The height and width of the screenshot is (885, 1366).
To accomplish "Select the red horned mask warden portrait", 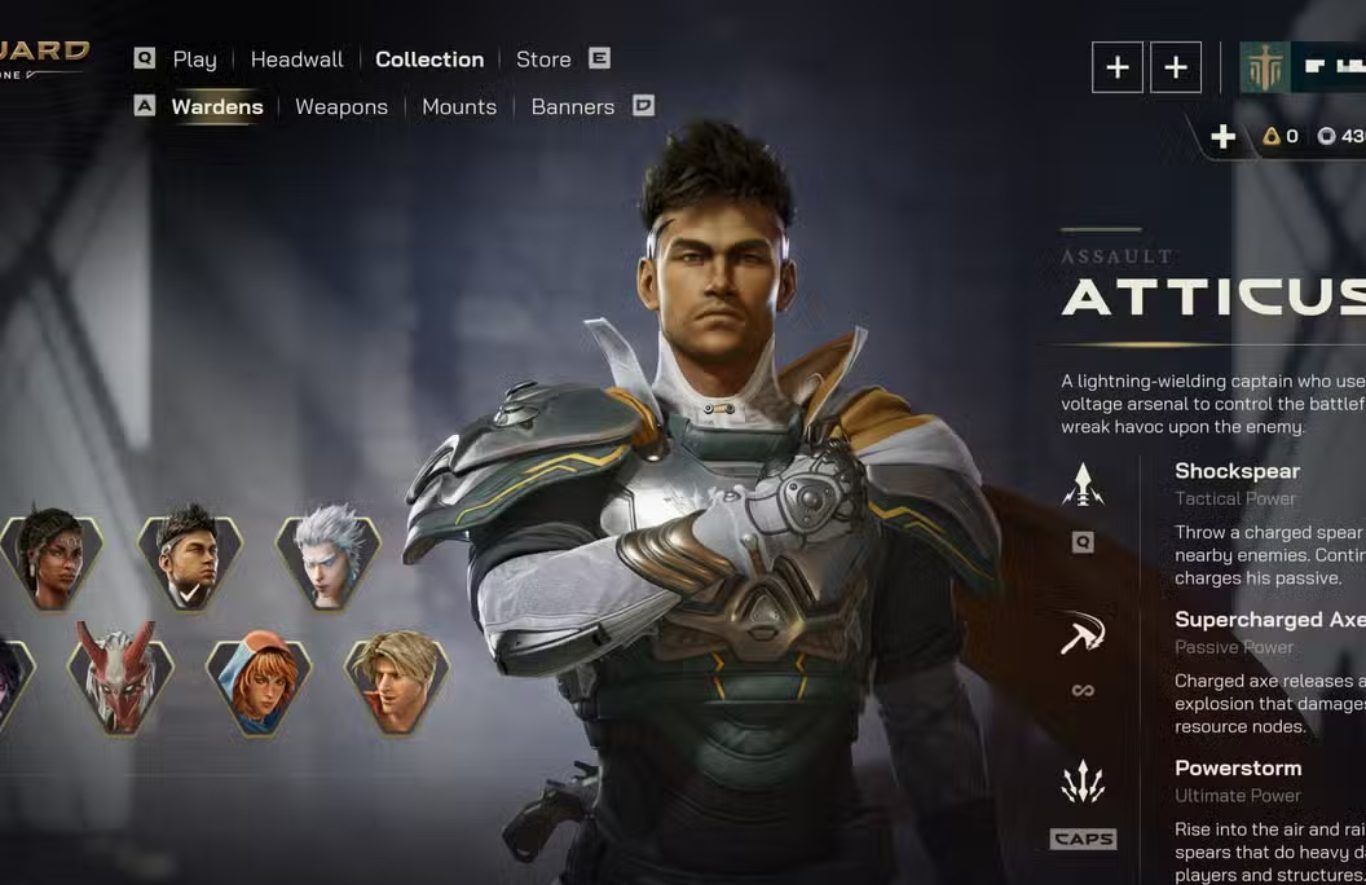I will tap(120, 679).
